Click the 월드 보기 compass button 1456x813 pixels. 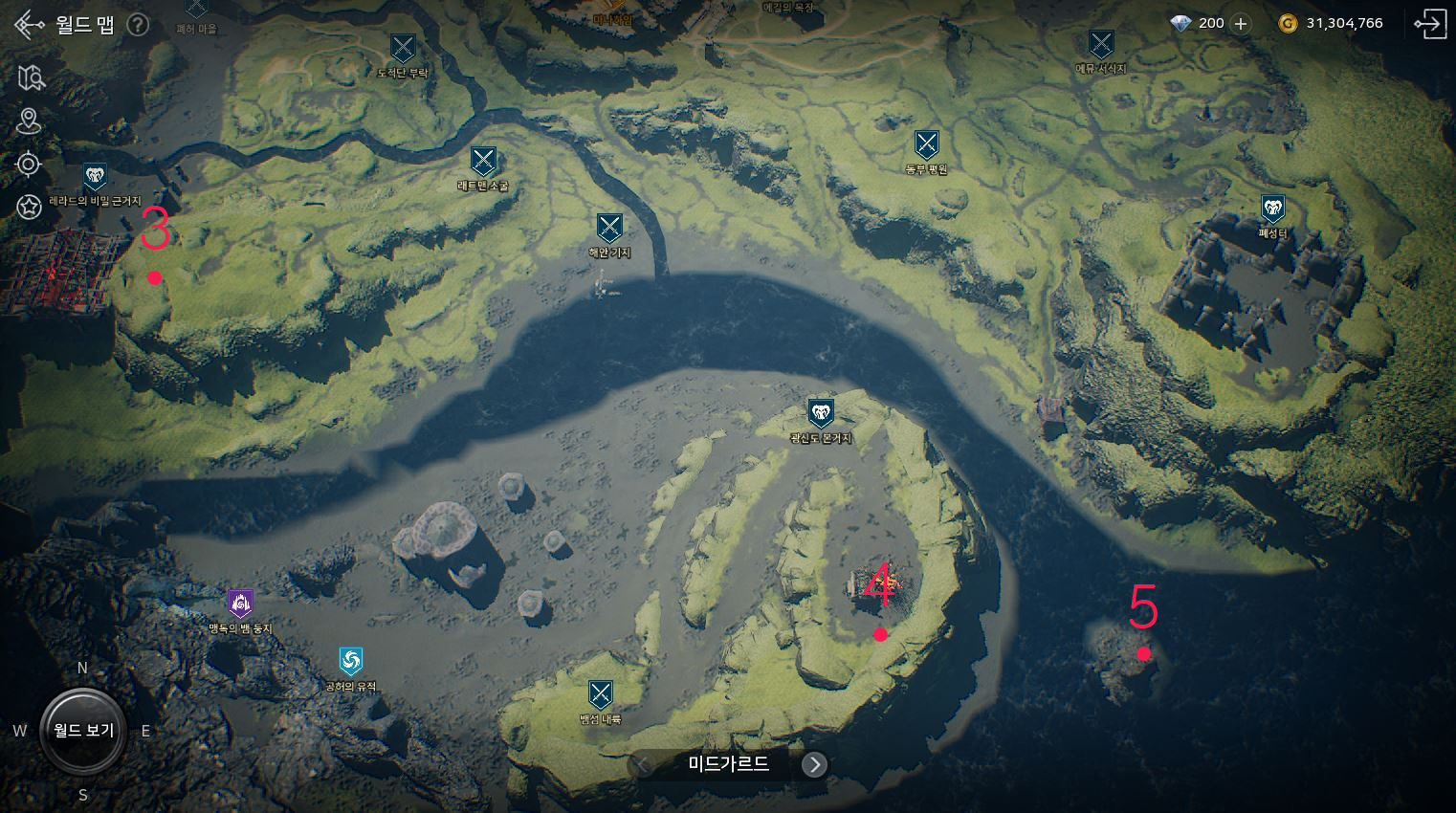83,731
